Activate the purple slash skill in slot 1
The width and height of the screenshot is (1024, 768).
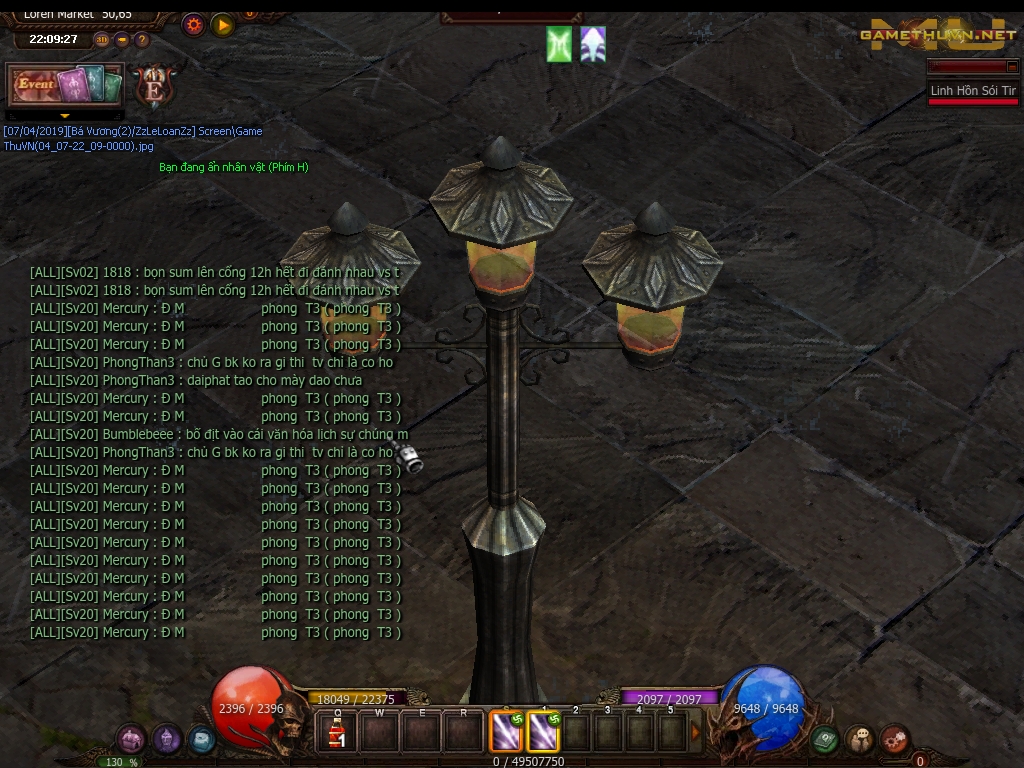542,732
